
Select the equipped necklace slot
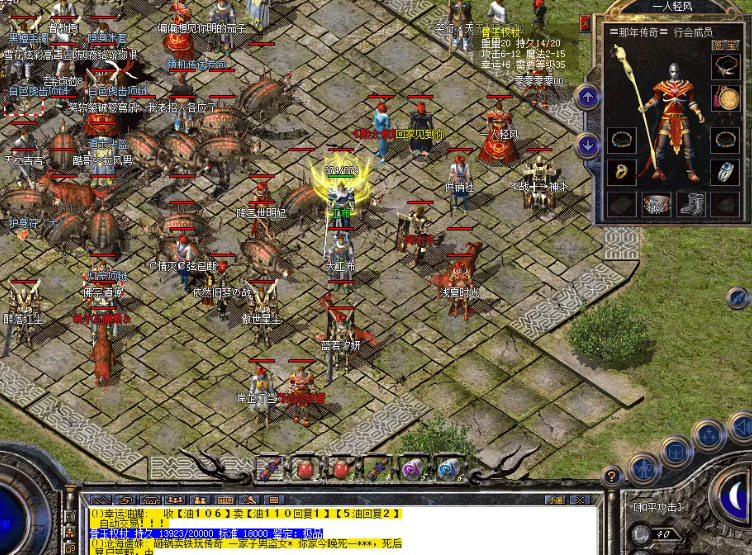[723, 68]
